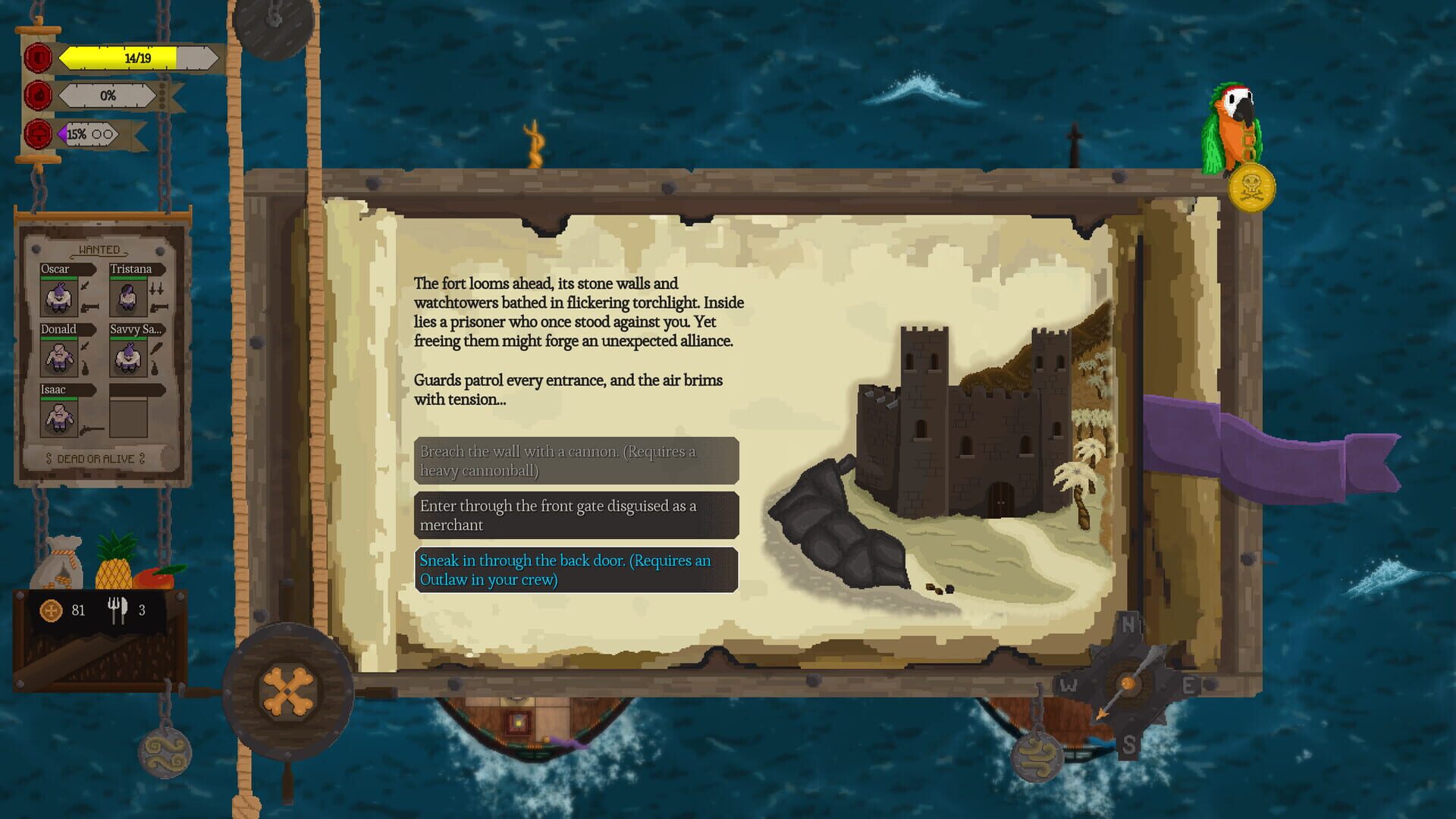Screen dimensions: 1456x819
Task: Select Isaac's portrait on the wanted poster
Action: [x=59, y=416]
